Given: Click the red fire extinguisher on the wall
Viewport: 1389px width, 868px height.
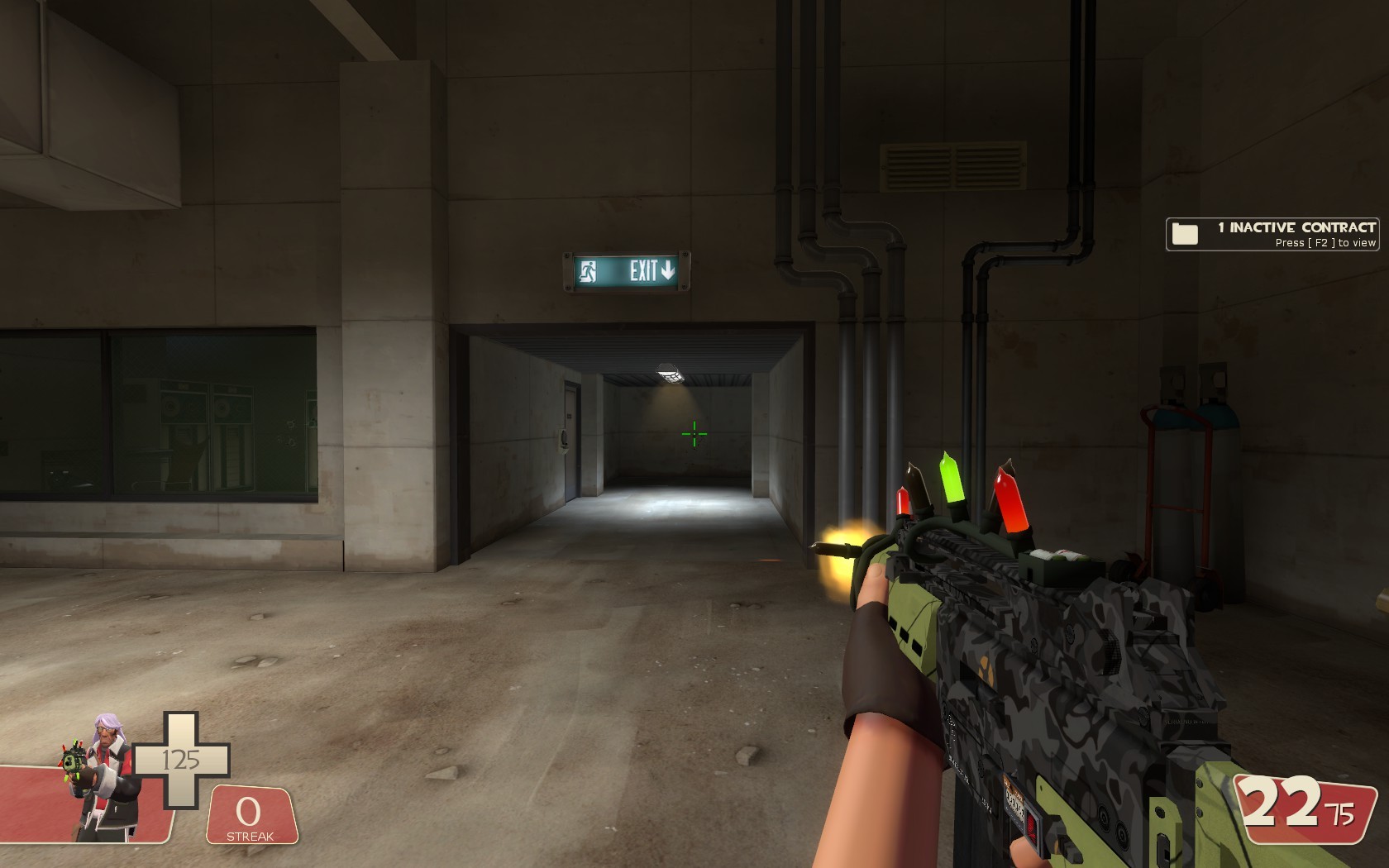Looking at the screenshot, I should (x=1153, y=455).
